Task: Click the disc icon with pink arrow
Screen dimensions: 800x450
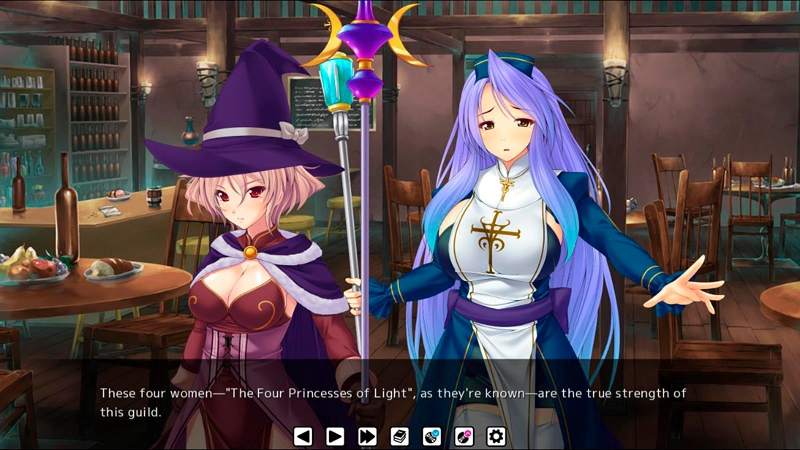Action: [464, 436]
